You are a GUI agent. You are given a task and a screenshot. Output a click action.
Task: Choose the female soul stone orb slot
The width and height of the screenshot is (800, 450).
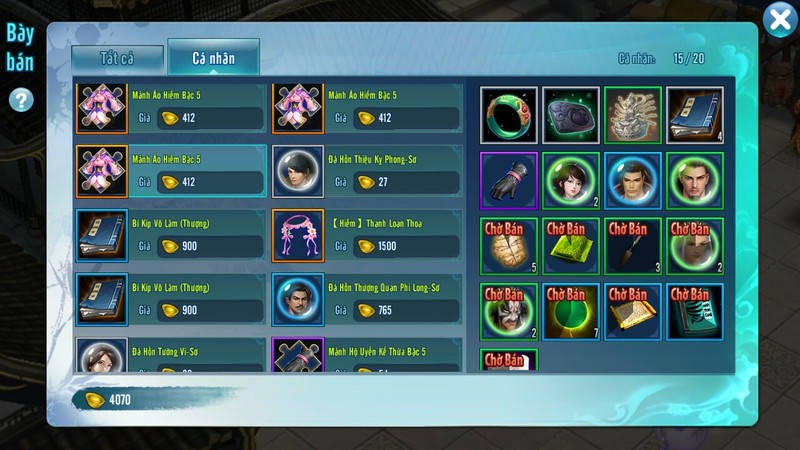pyautogui.click(x=571, y=181)
